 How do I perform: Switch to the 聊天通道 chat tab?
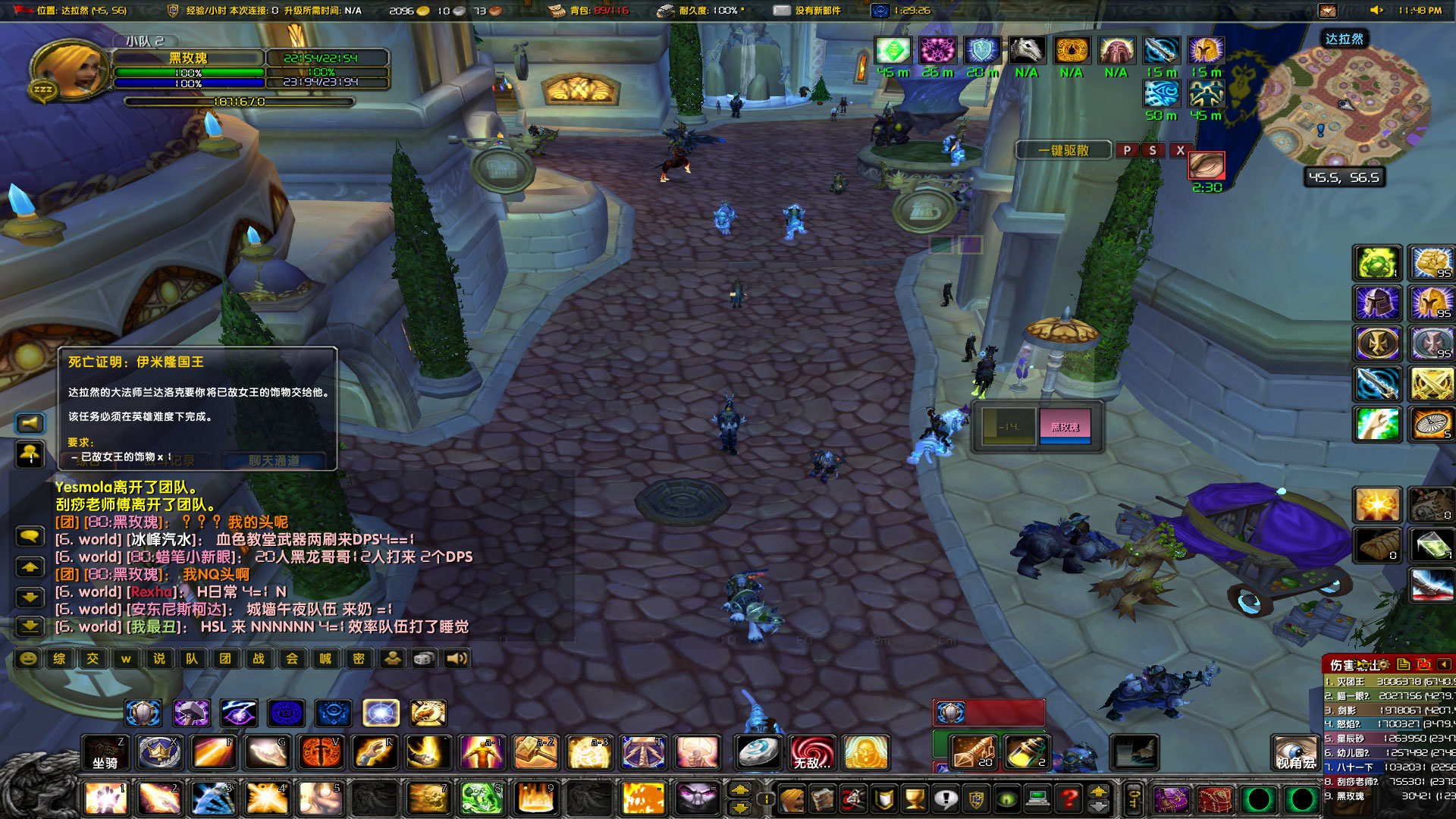(275, 460)
